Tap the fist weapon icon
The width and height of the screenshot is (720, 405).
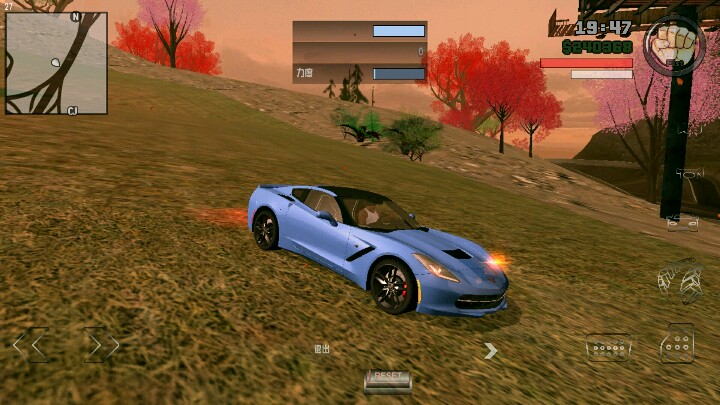click(673, 45)
